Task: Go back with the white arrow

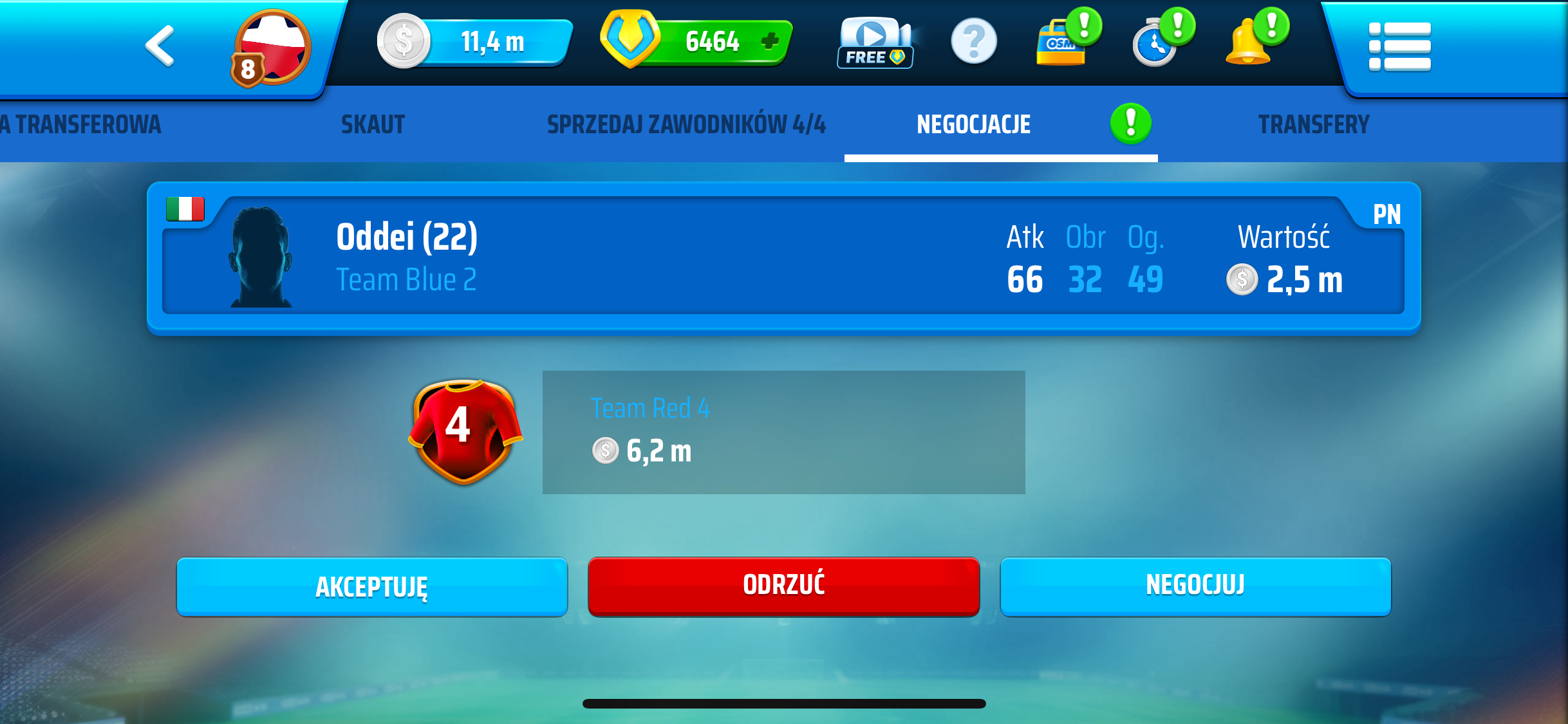Action: tap(160, 46)
